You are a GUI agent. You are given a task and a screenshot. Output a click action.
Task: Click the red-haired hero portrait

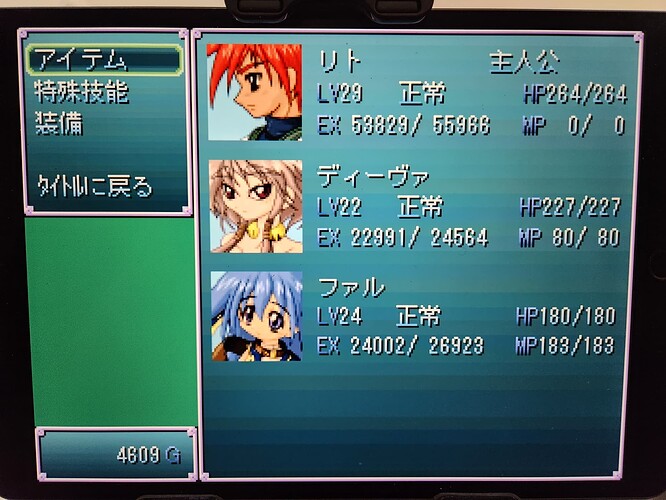pos(254,92)
